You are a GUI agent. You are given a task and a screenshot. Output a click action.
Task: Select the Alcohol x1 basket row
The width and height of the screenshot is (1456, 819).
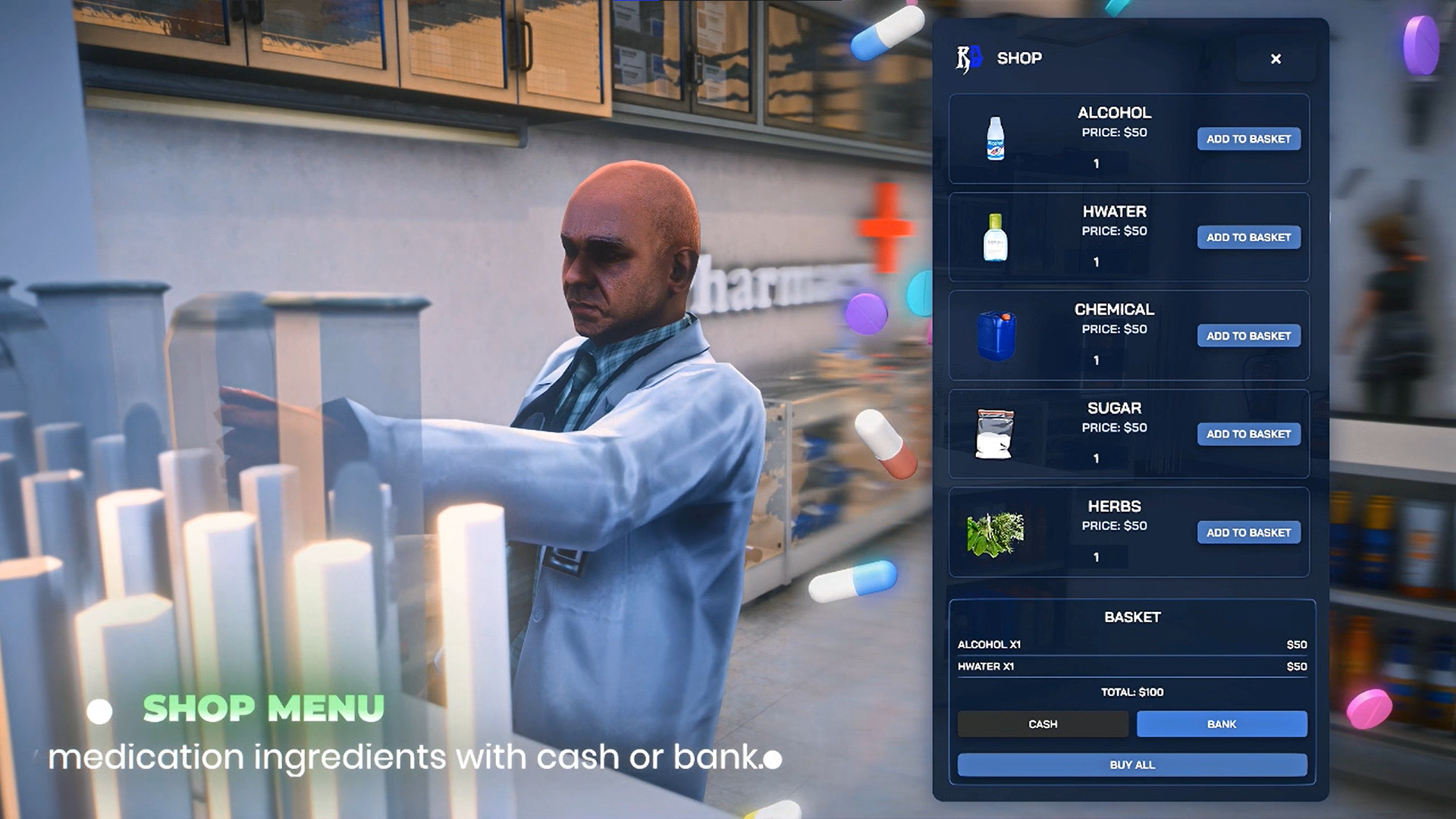(x=1131, y=645)
